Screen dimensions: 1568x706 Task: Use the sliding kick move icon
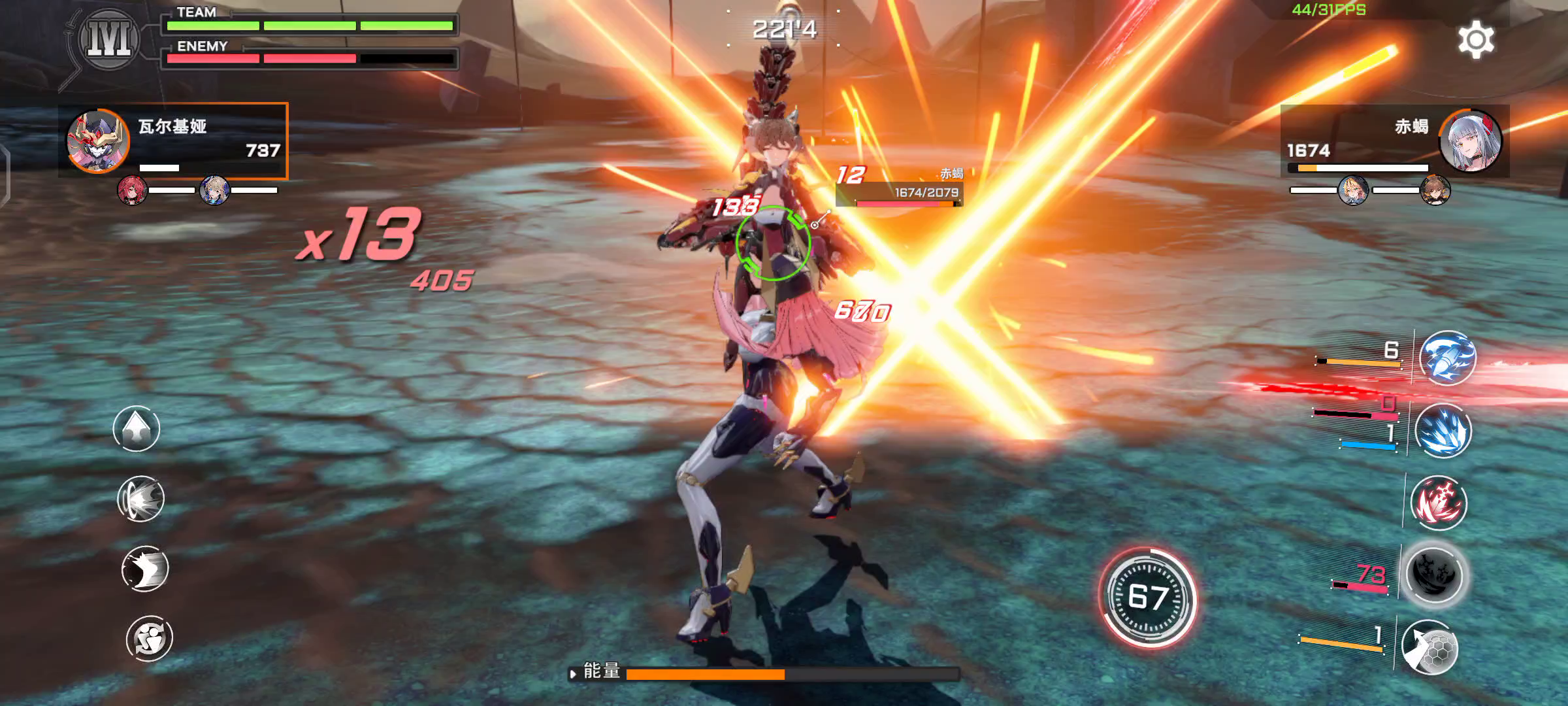click(145, 568)
